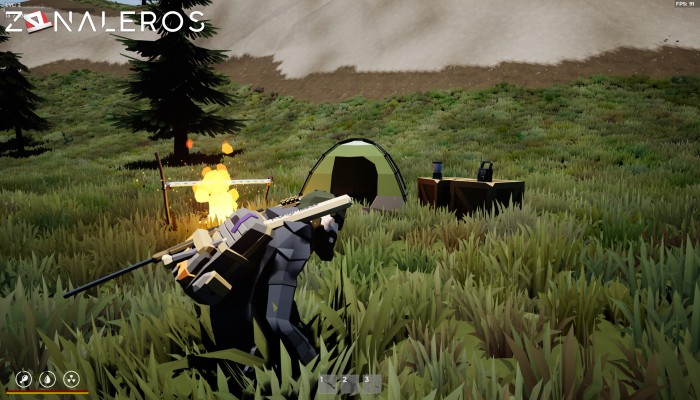Select hotbar slot 2

pos(346,380)
